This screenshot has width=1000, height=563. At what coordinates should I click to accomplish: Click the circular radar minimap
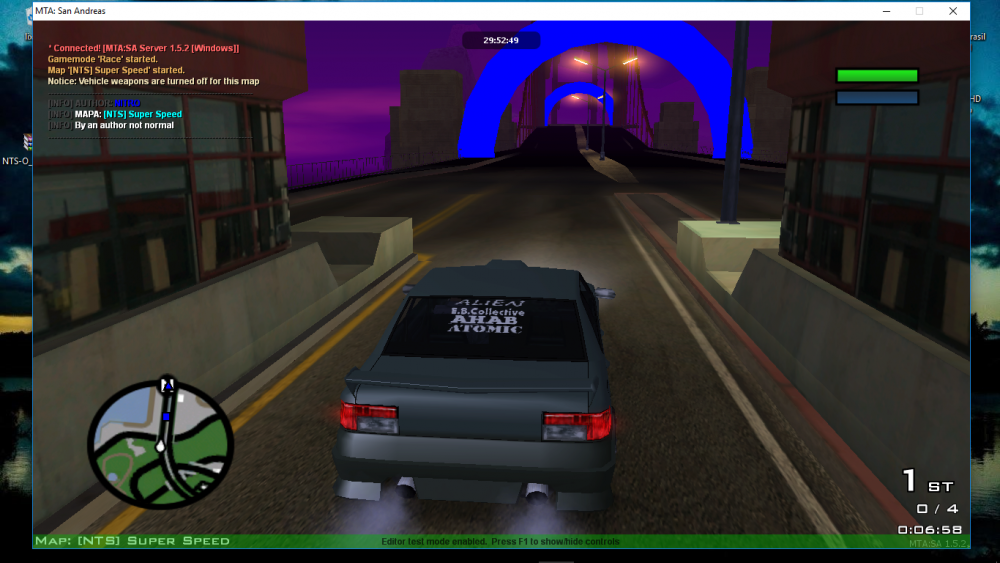[x=160, y=441]
